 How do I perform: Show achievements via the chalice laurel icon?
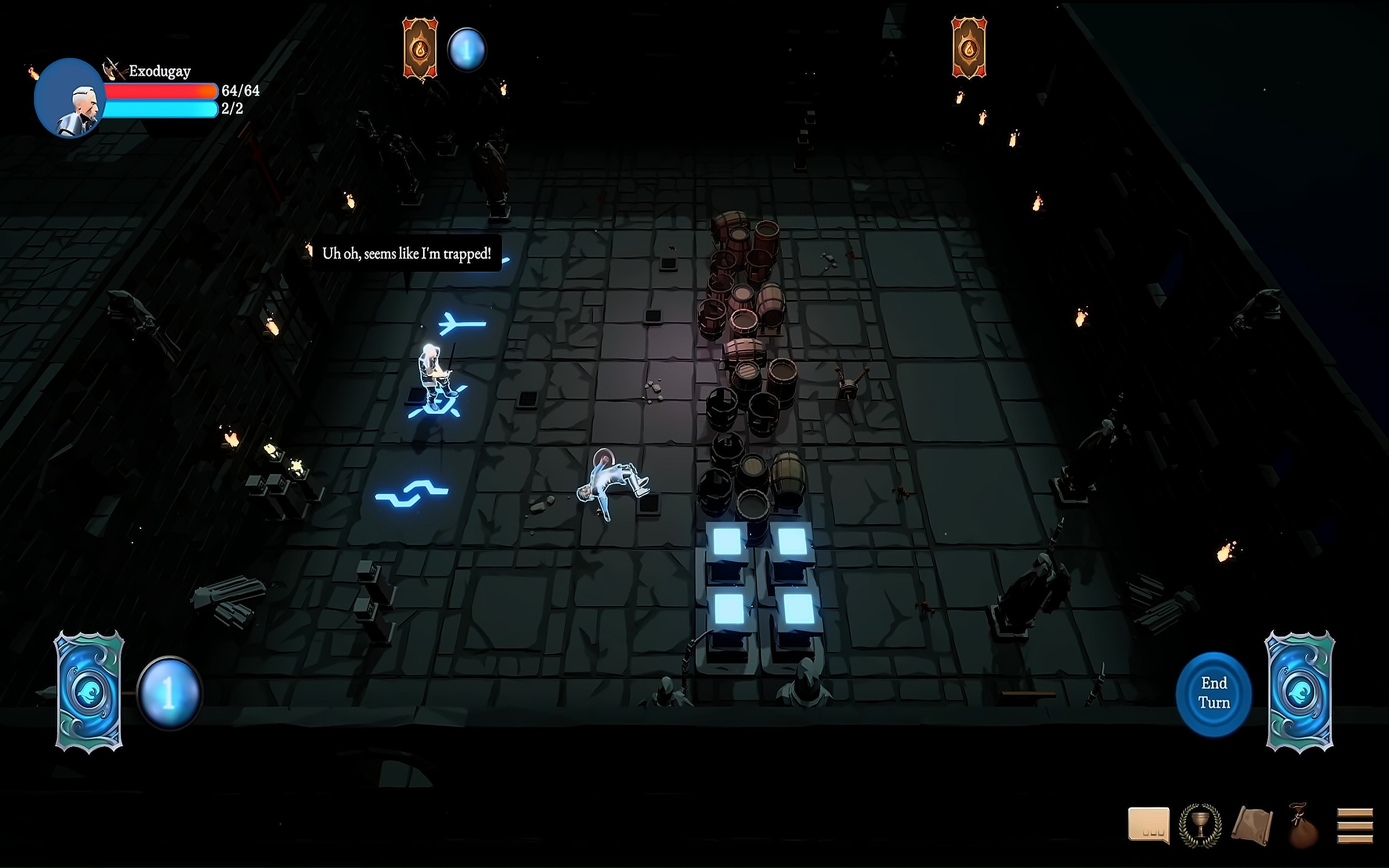[x=1201, y=825]
